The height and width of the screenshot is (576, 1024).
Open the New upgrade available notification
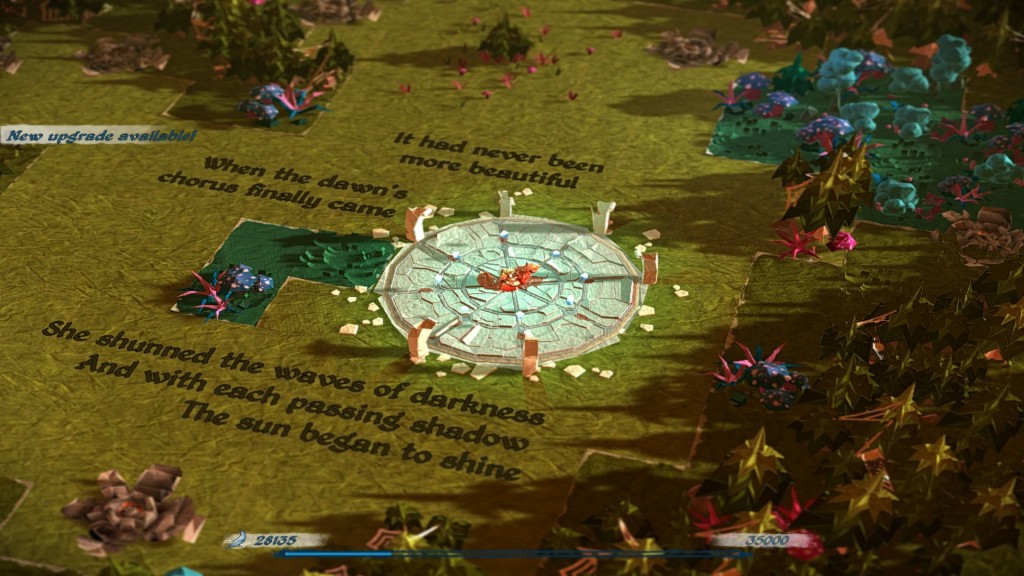[x=98, y=135]
